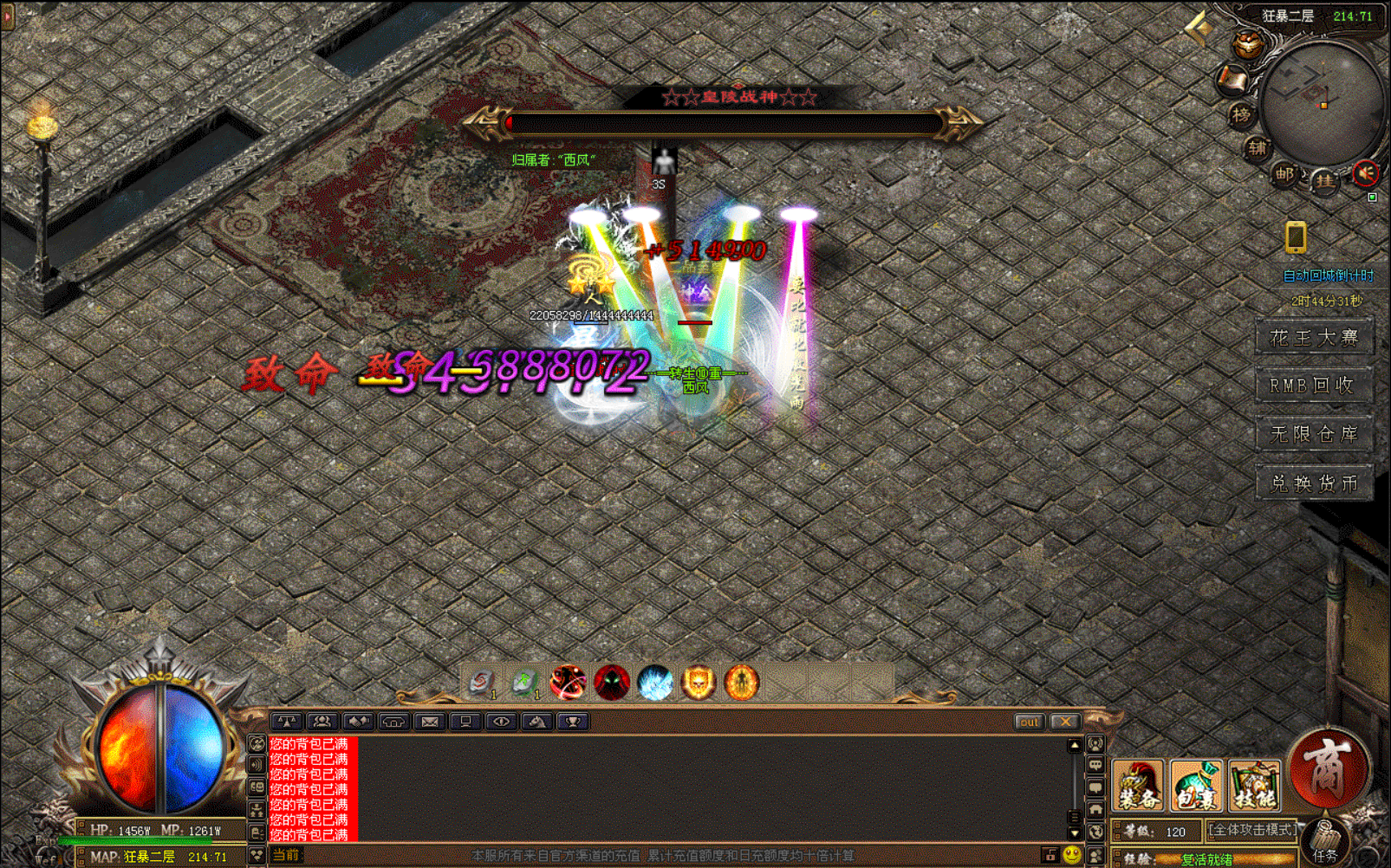
Task: Open the 邮 mail button
Action: [1284, 174]
